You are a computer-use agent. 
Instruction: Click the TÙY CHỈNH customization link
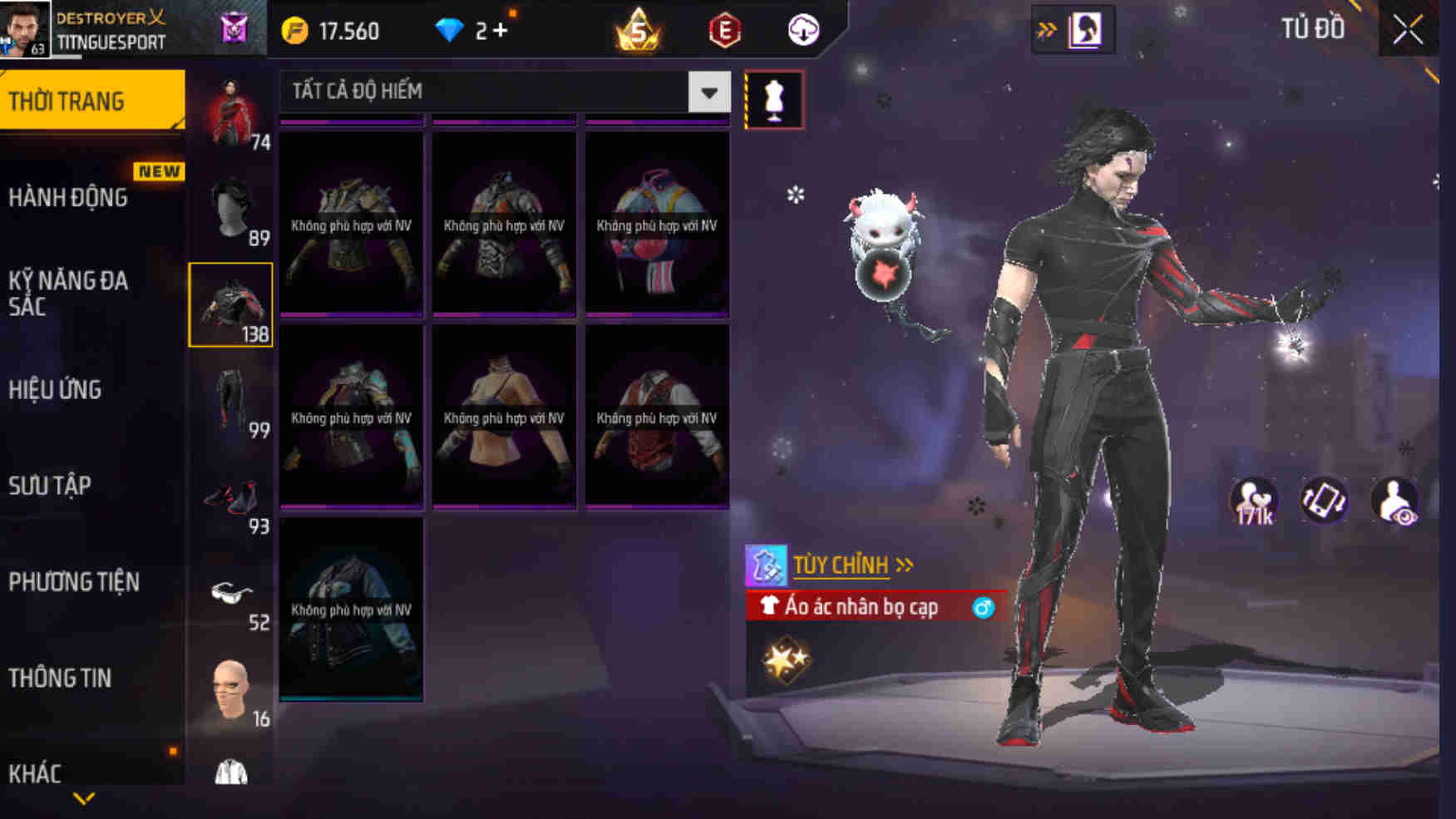840,564
